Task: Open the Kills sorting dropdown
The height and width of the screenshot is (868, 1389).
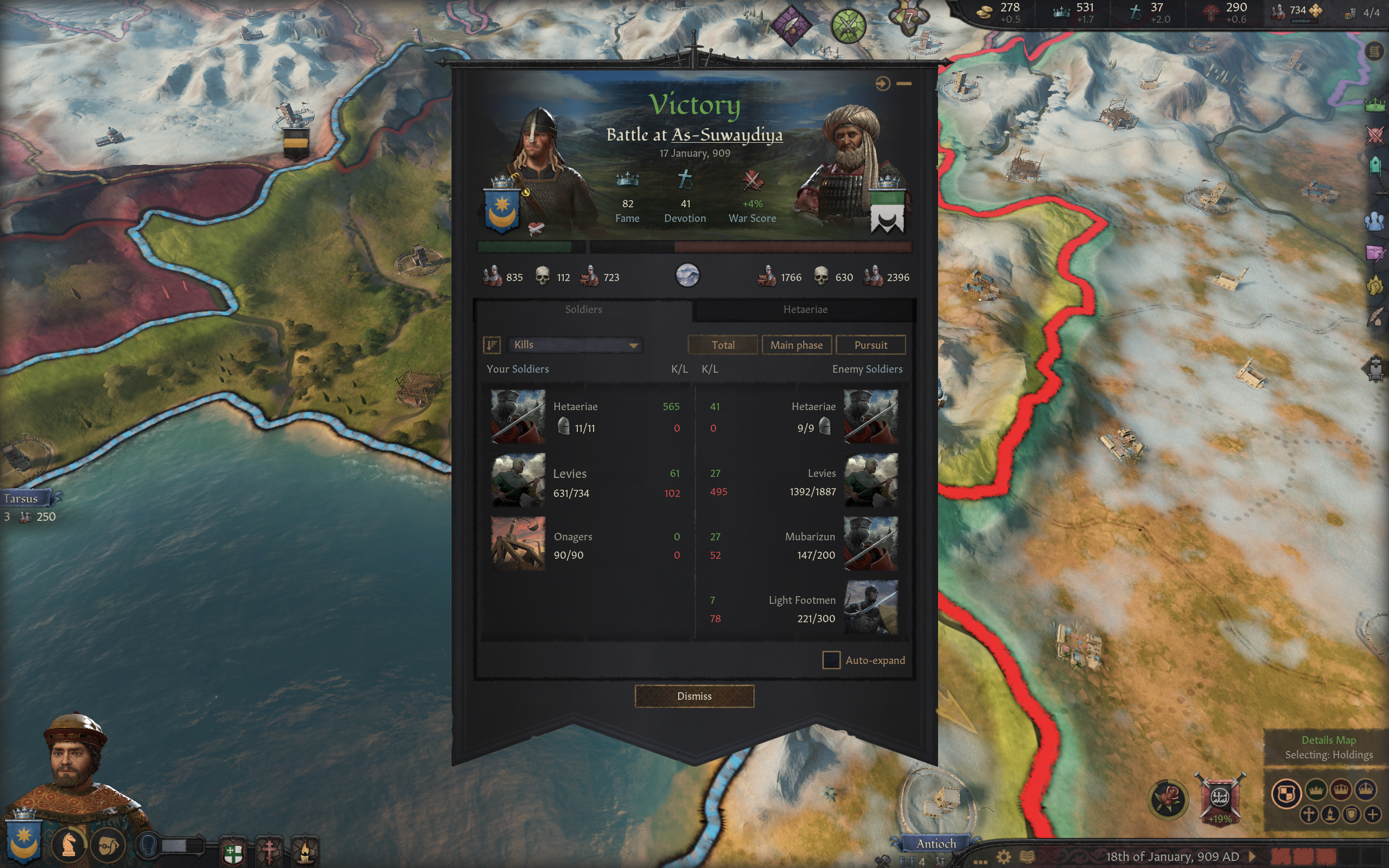Action: coord(575,344)
